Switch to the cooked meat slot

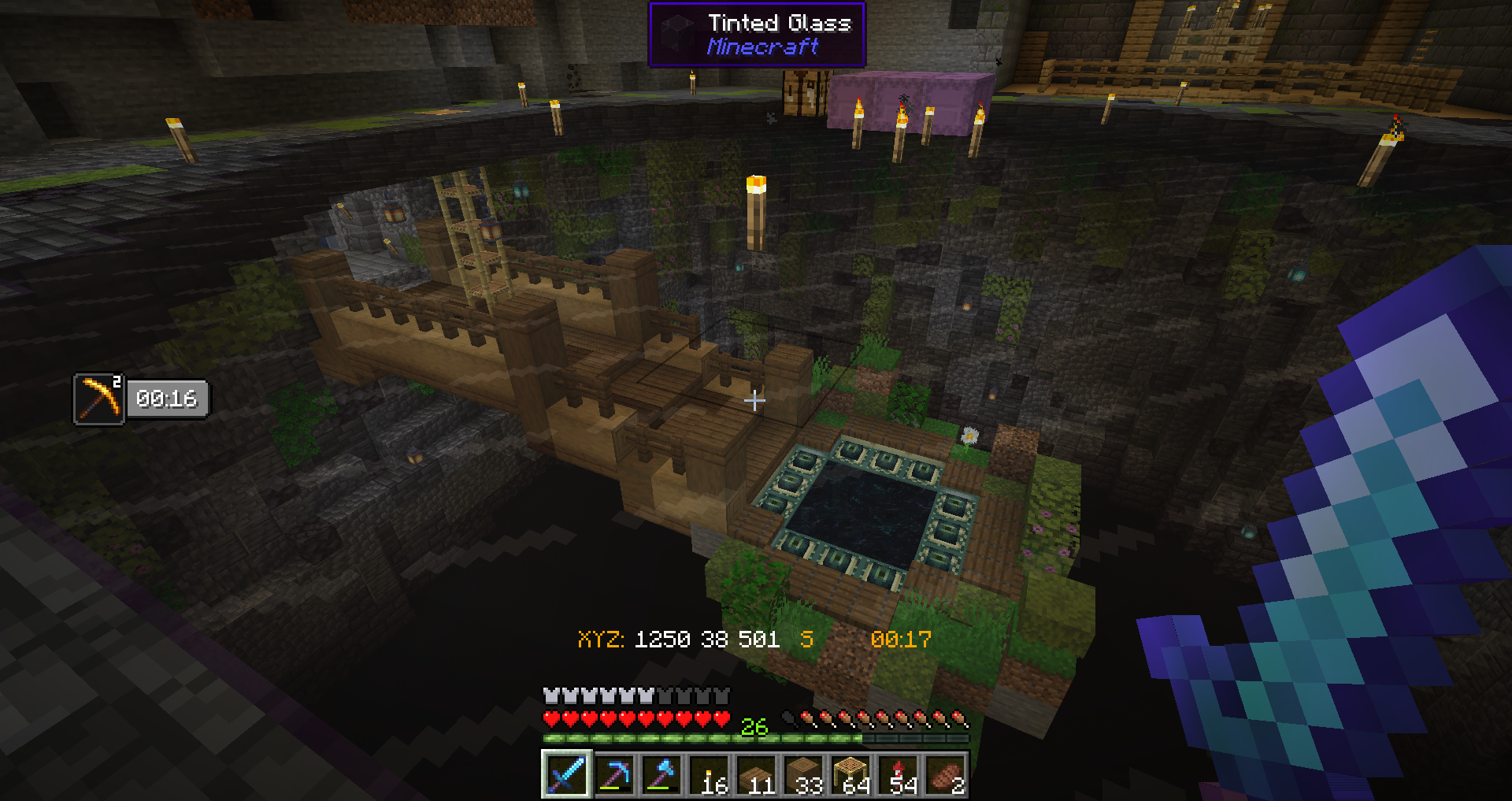tap(945, 774)
